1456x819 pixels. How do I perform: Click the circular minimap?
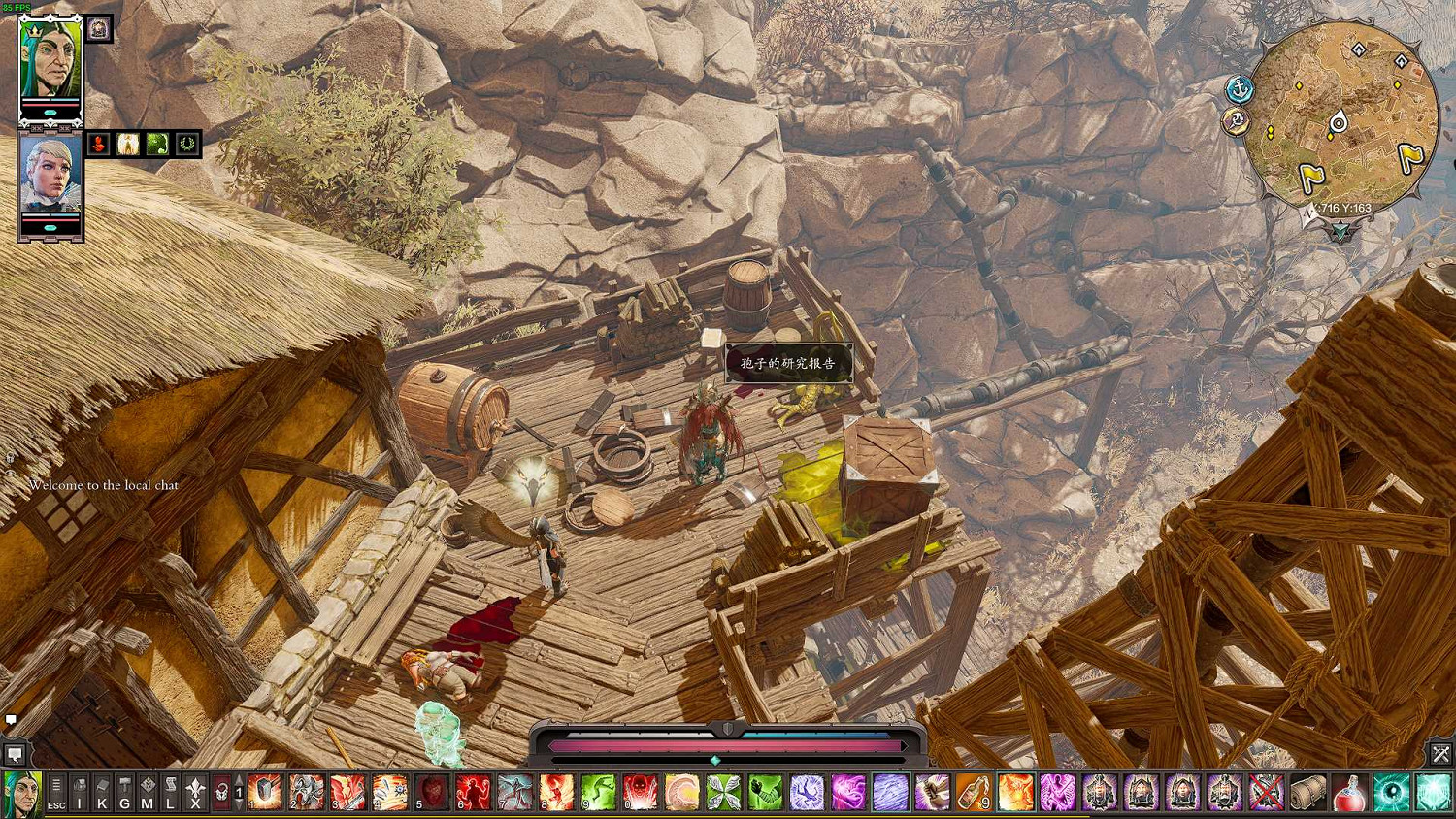(1342, 116)
